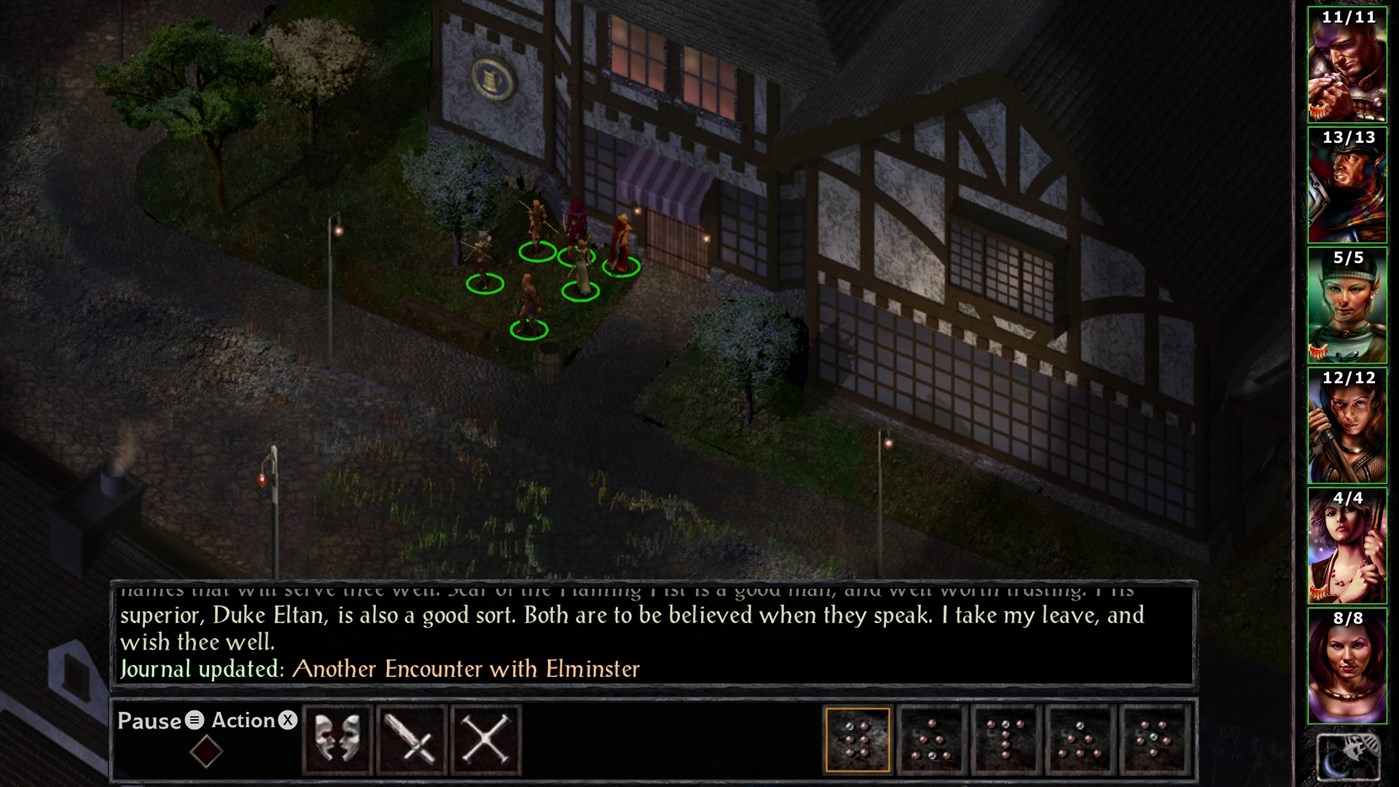The image size is (1399, 787).
Task: Click the crossed swords action icon
Action: [x=485, y=740]
